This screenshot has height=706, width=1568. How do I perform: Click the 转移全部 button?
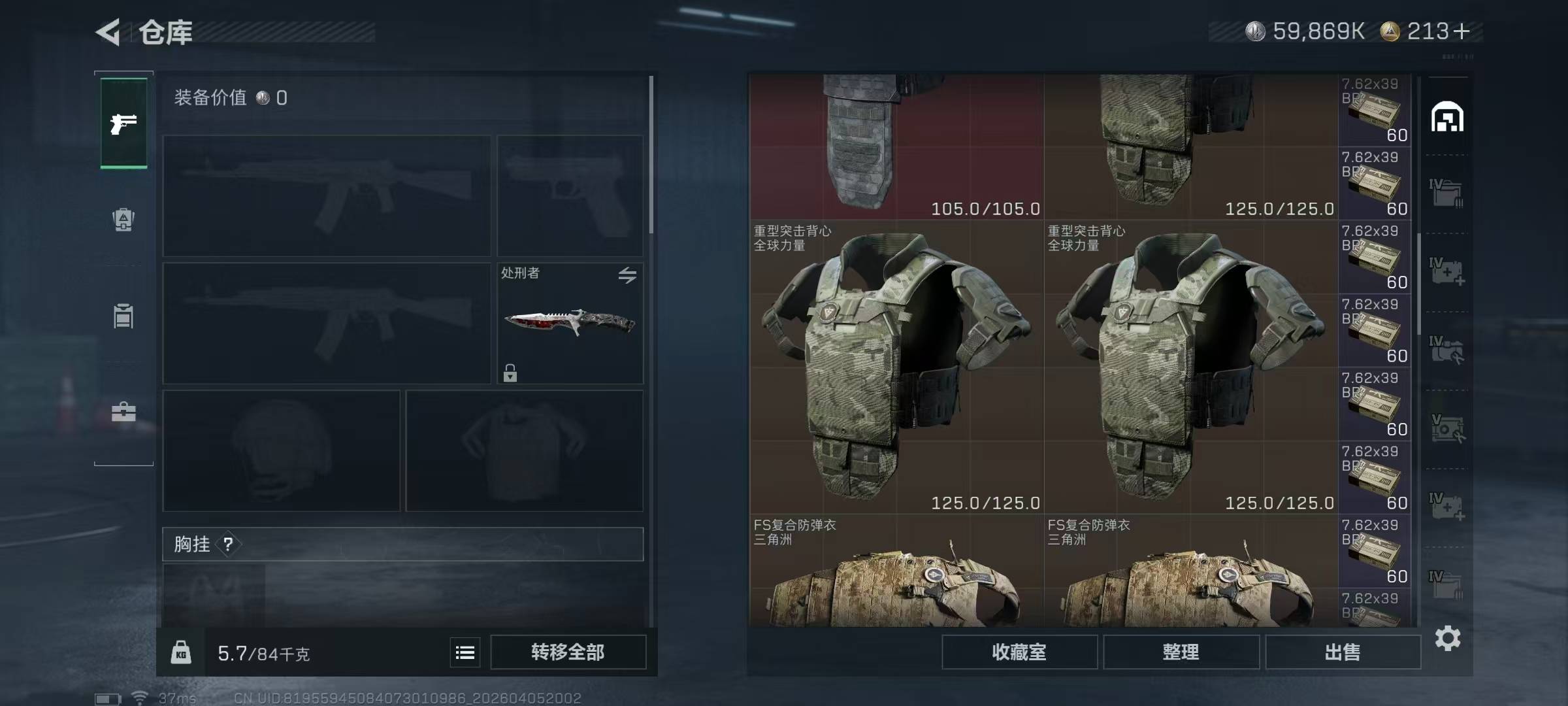tap(568, 652)
